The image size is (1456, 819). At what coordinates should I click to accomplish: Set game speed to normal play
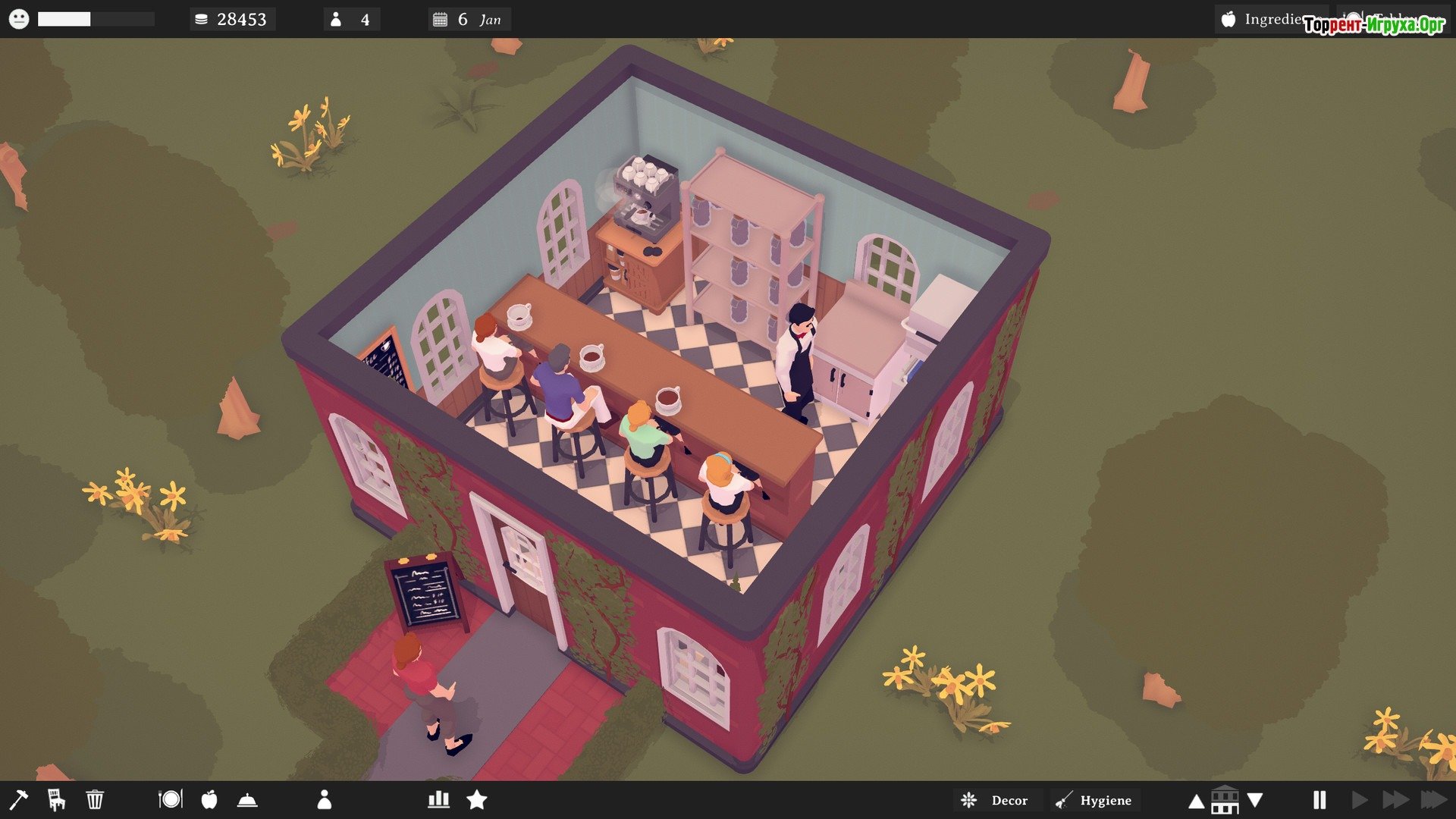(1360, 799)
